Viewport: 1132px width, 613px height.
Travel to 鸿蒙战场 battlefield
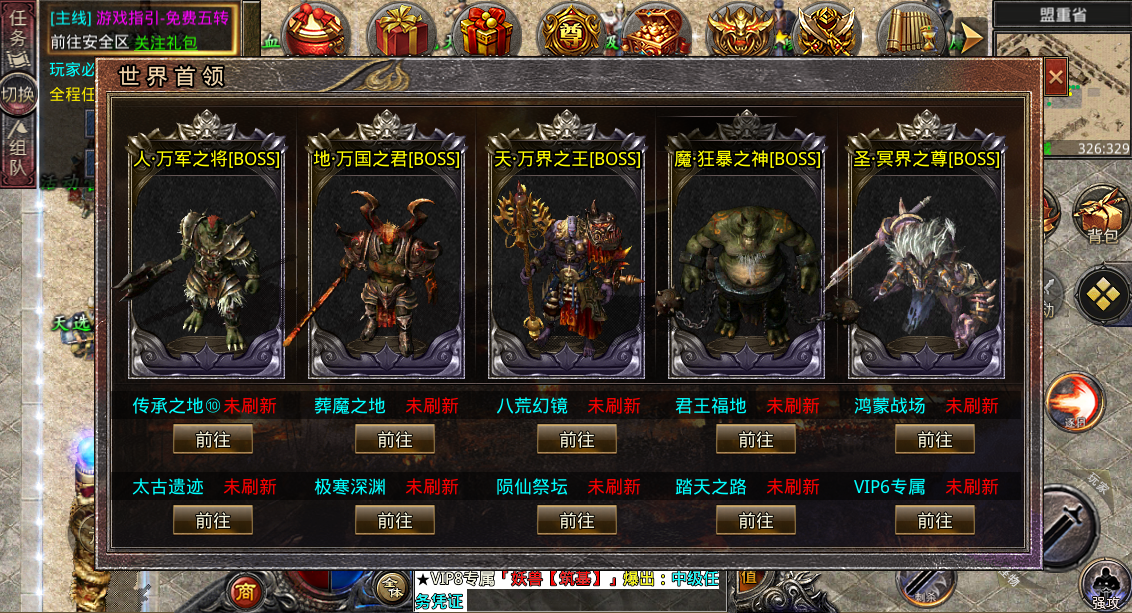[935, 439]
